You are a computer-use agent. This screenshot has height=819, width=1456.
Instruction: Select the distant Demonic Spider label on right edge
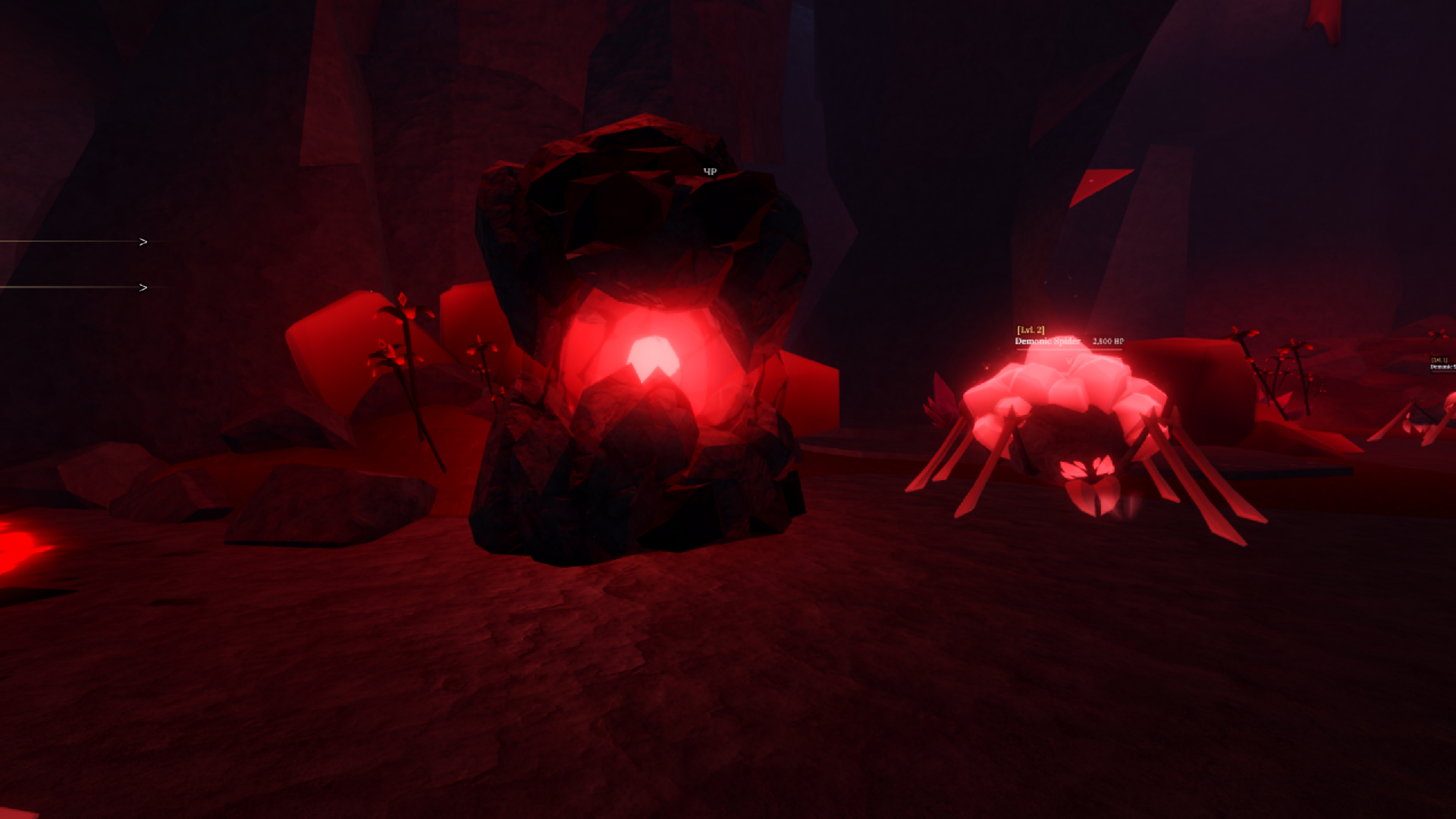(1443, 367)
